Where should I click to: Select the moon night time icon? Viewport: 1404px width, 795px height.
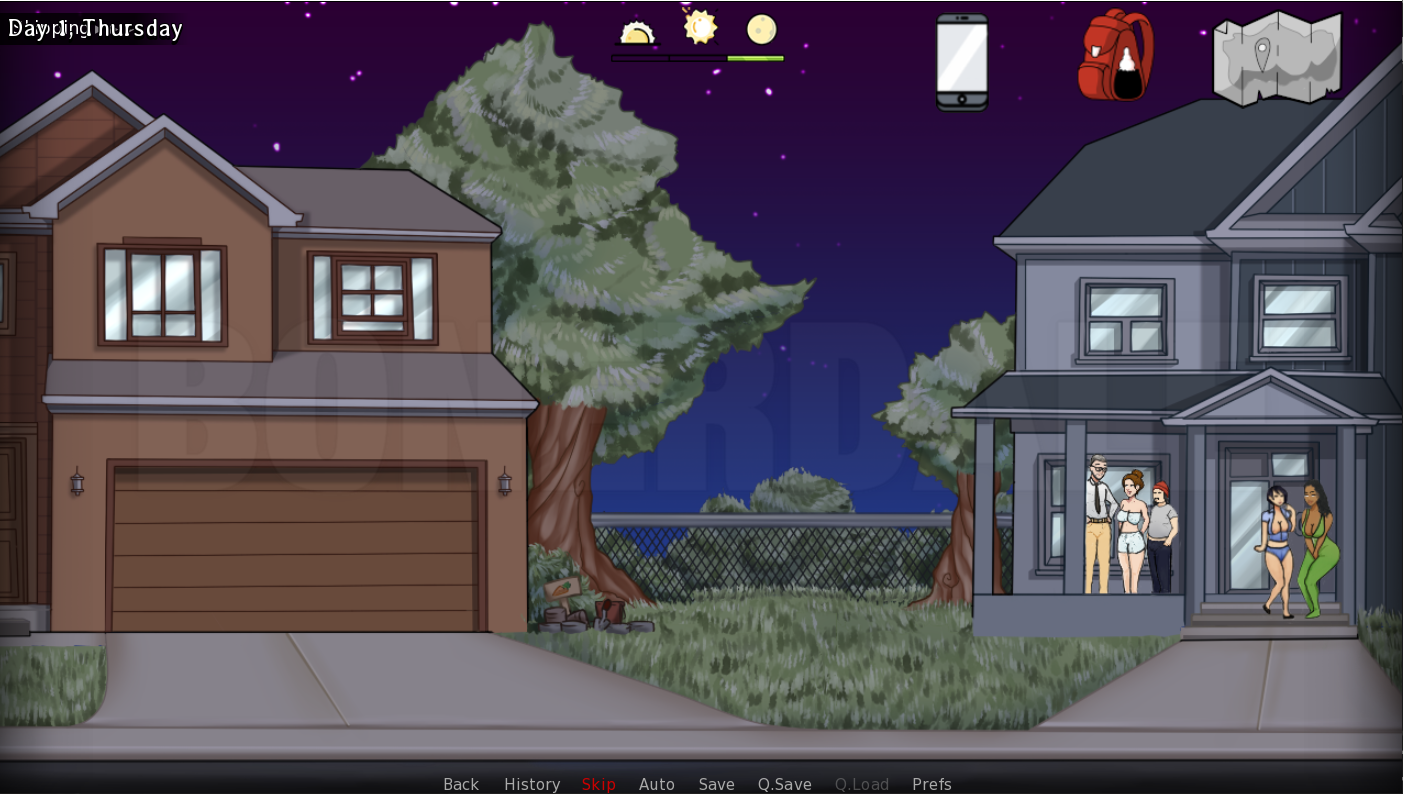click(762, 29)
